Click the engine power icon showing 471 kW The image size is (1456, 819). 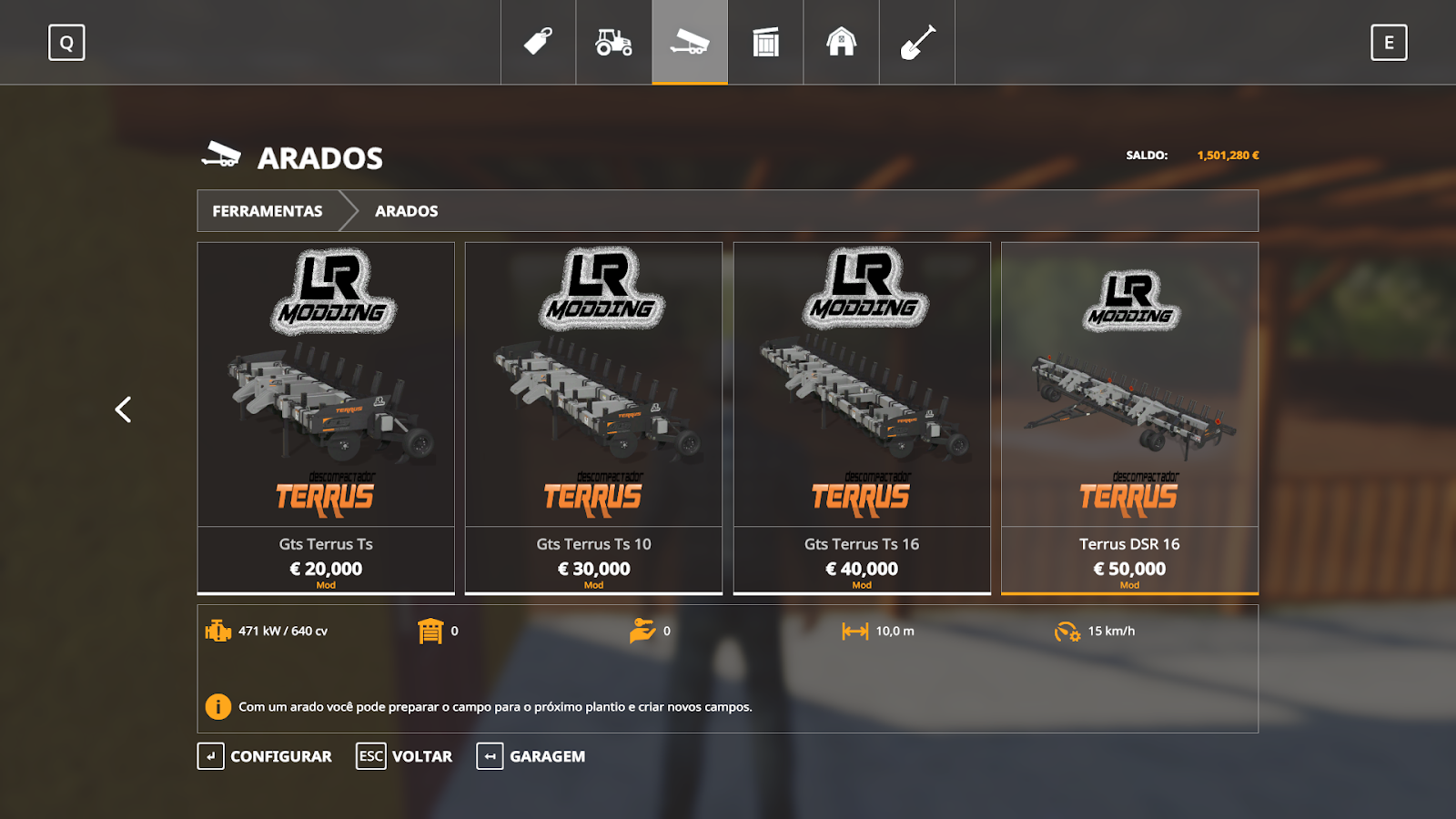[217, 630]
